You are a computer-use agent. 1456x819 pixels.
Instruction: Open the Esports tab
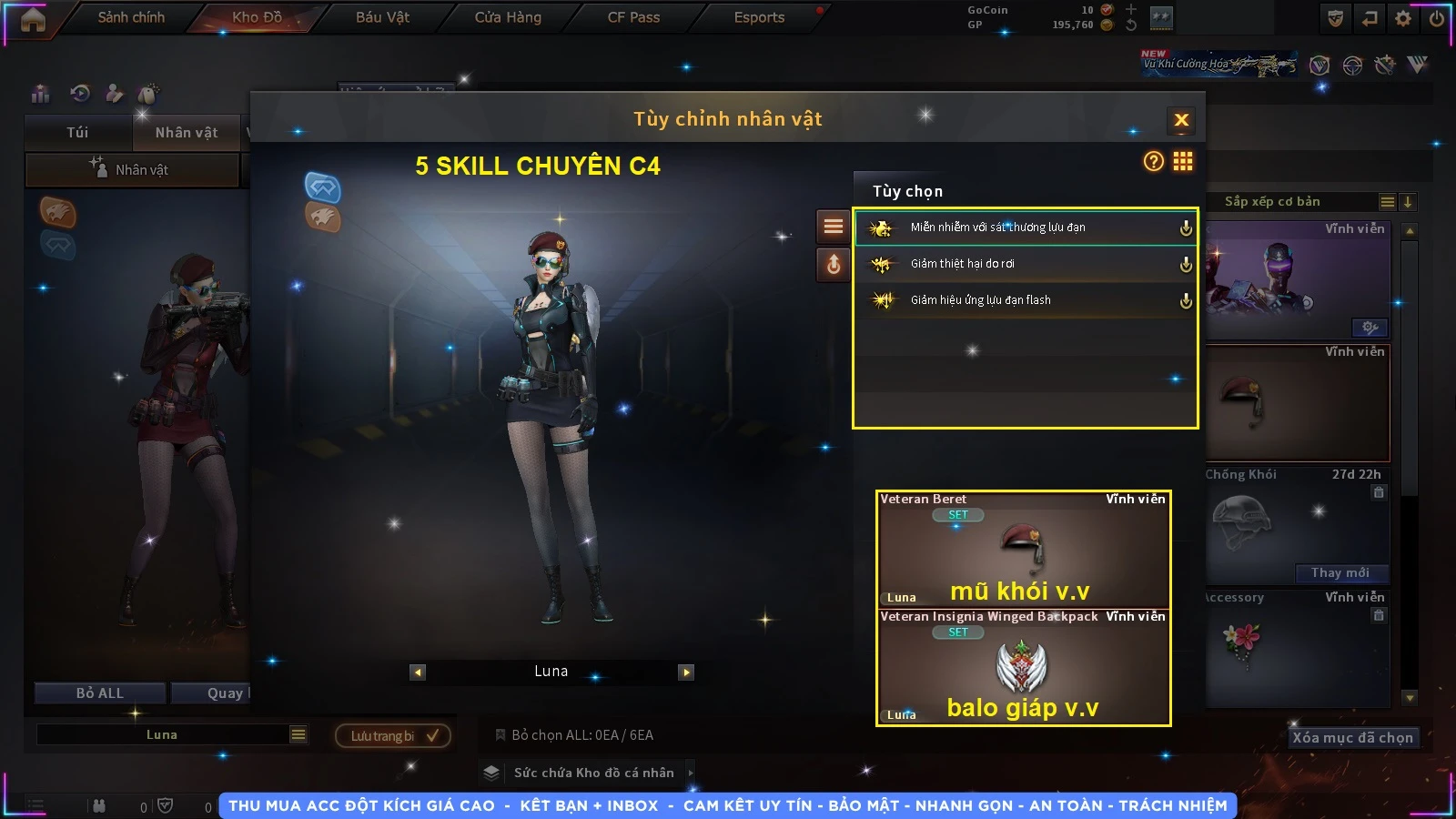click(759, 17)
